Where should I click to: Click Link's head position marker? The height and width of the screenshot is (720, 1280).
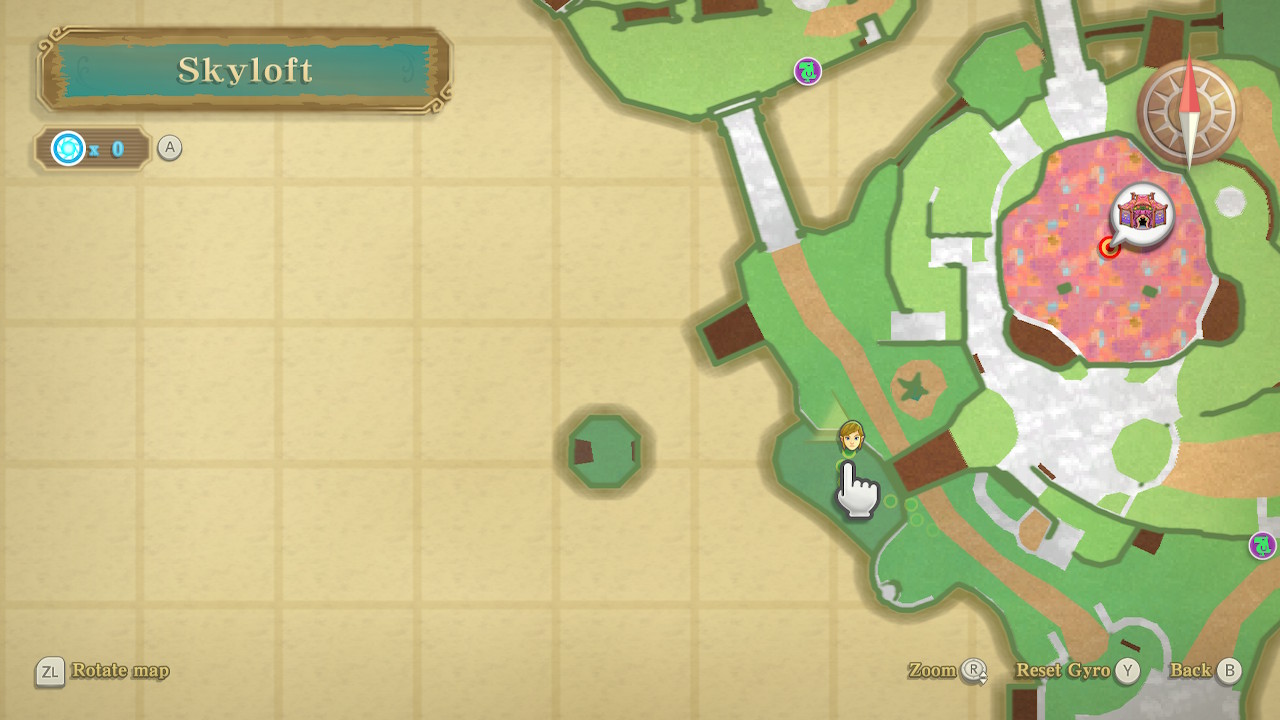(851, 436)
